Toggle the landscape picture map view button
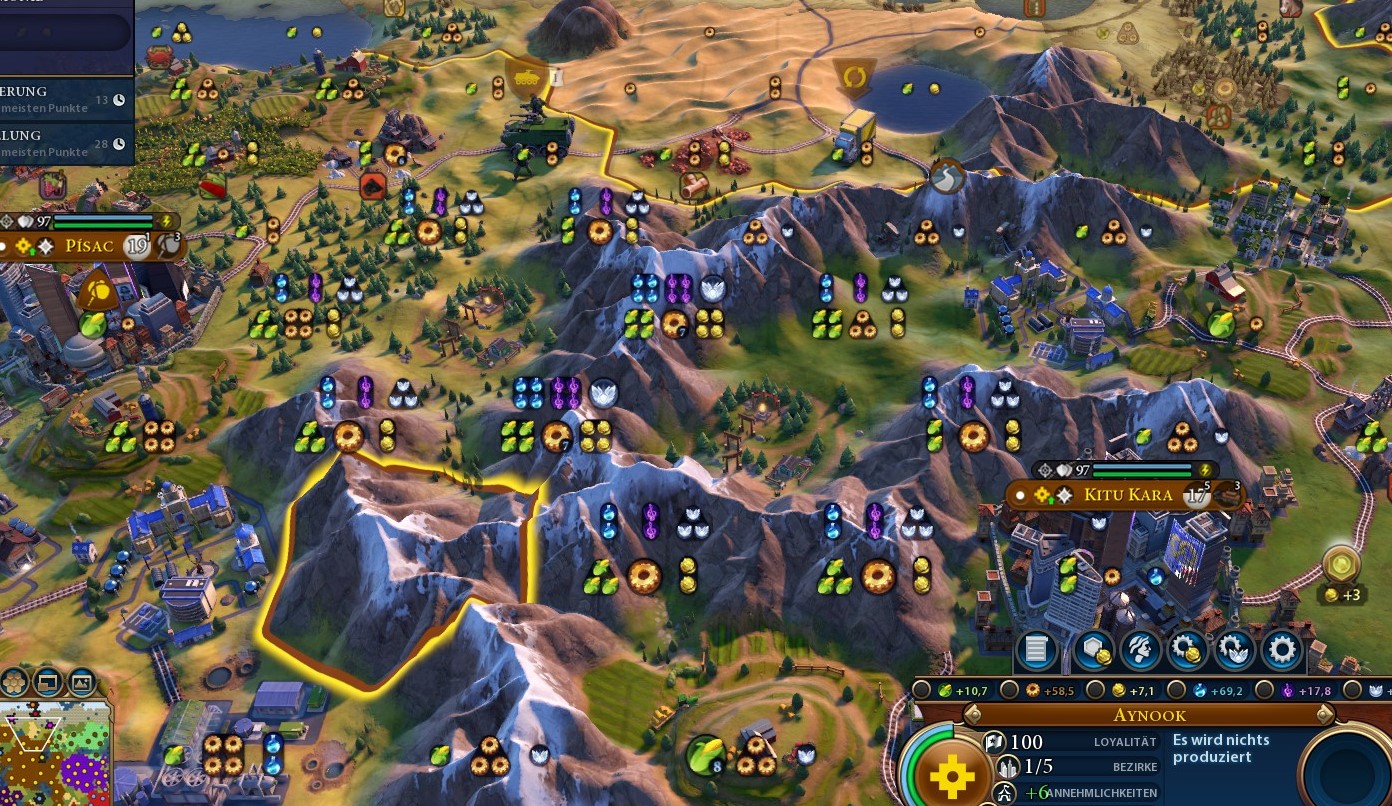Screen dimensions: 1392x806 pos(81,683)
